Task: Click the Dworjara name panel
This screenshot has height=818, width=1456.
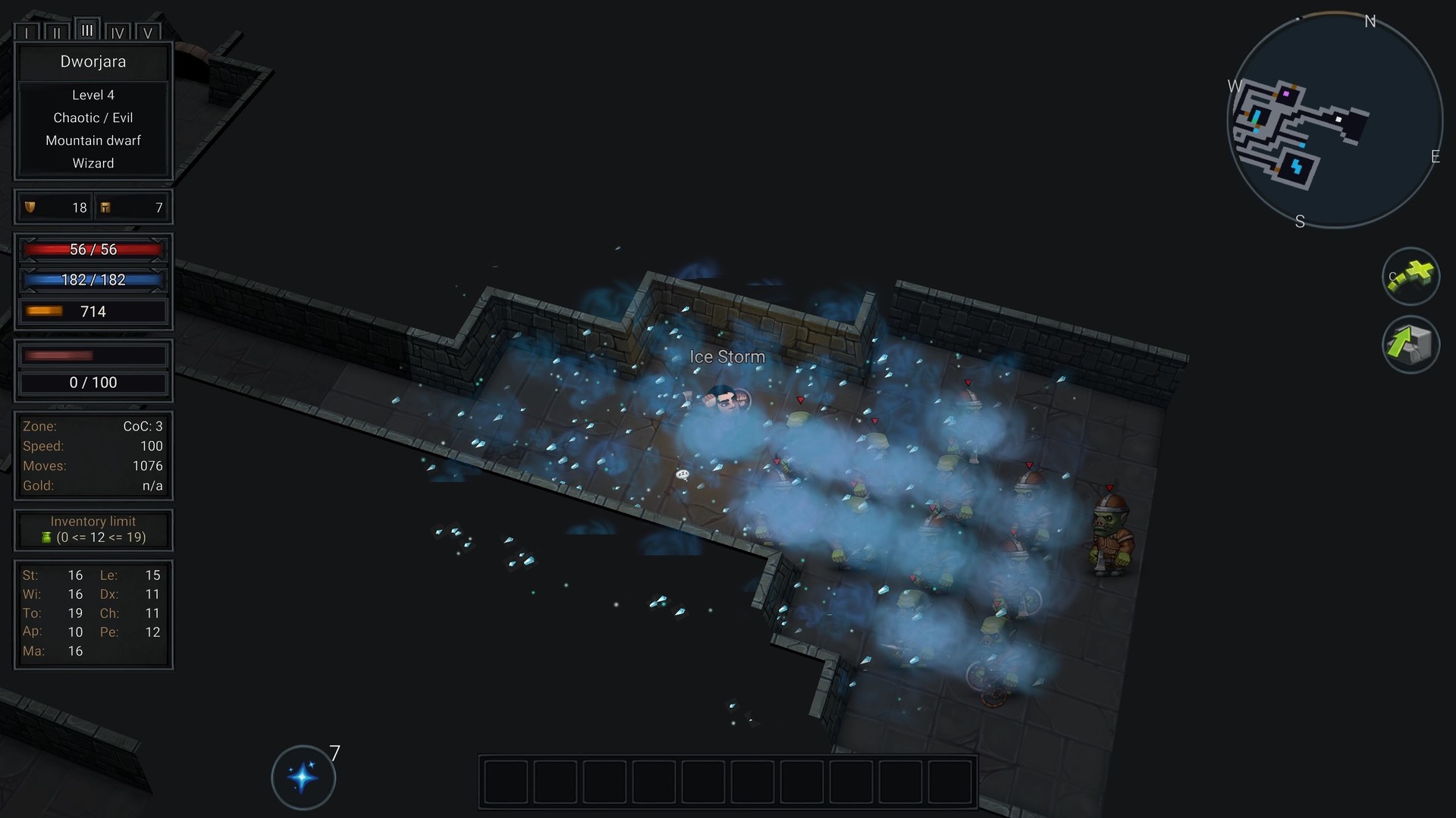Action: pyautogui.click(x=93, y=62)
